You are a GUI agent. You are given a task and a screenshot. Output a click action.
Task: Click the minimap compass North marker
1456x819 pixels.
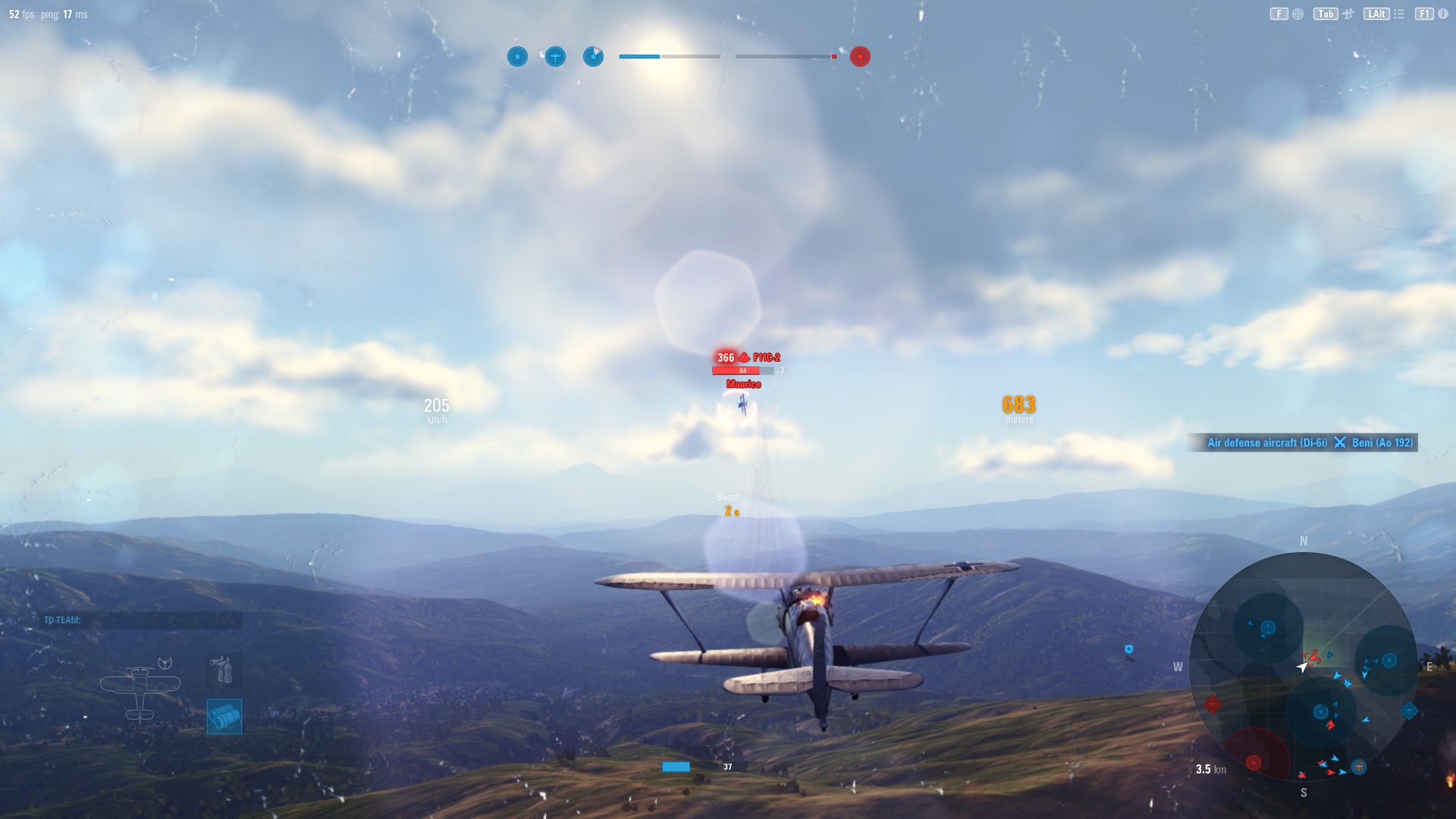tap(1304, 541)
